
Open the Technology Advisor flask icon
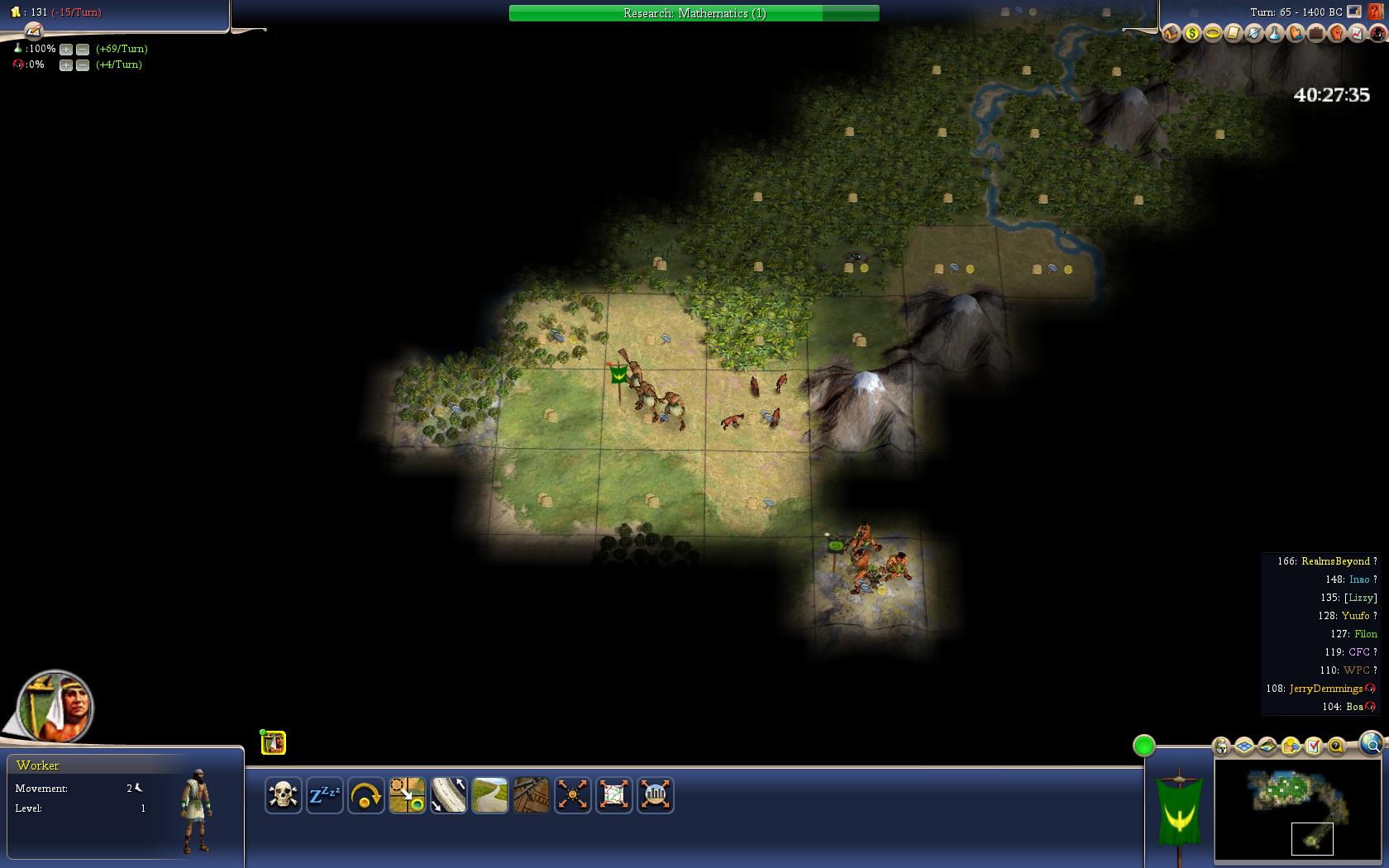pyautogui.click(x=1274, y=33)
